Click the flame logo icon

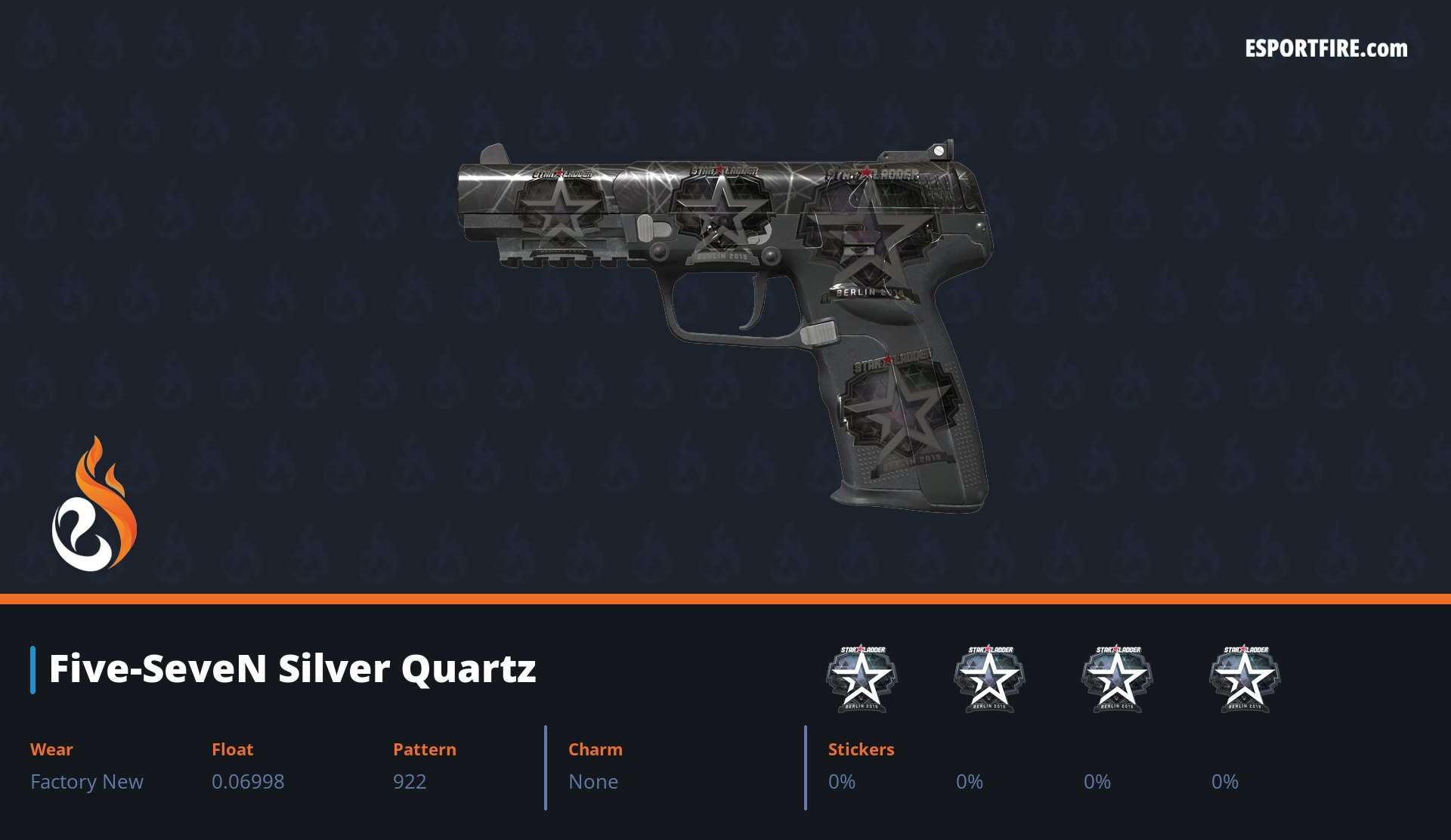tap(94, 505)
